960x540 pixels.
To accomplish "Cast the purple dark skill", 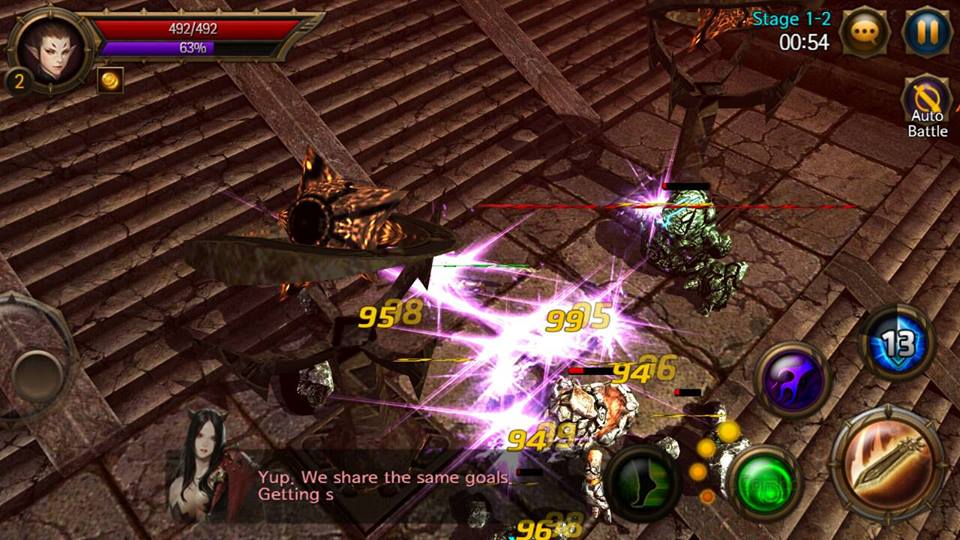I will point(793,381).
